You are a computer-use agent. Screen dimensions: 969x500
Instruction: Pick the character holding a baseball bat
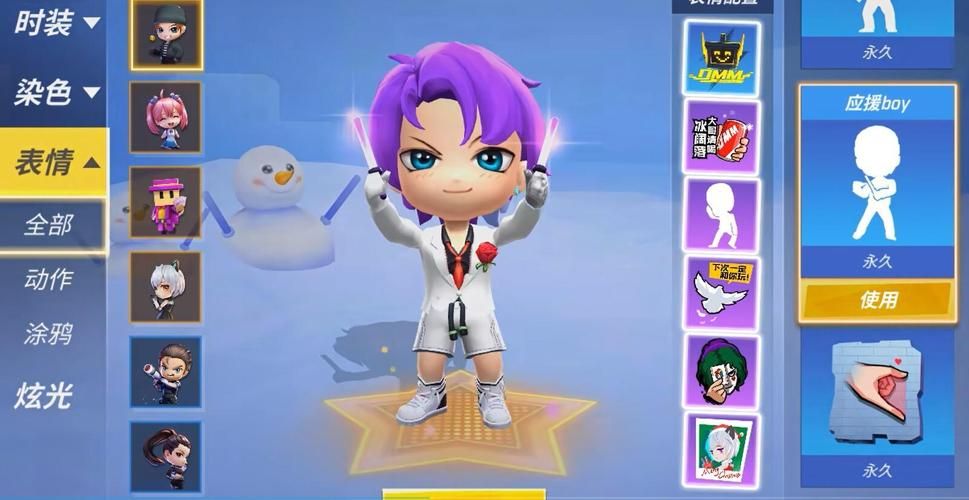(165, 371)
